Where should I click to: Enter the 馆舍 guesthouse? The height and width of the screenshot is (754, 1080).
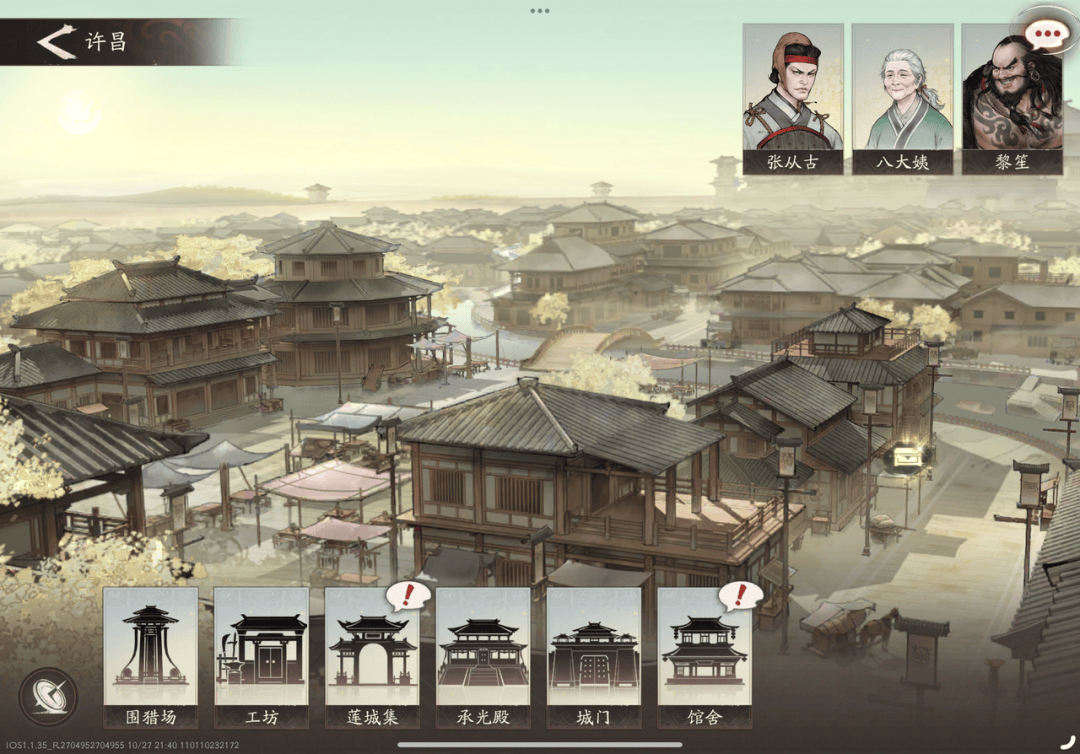click(705, 656)
